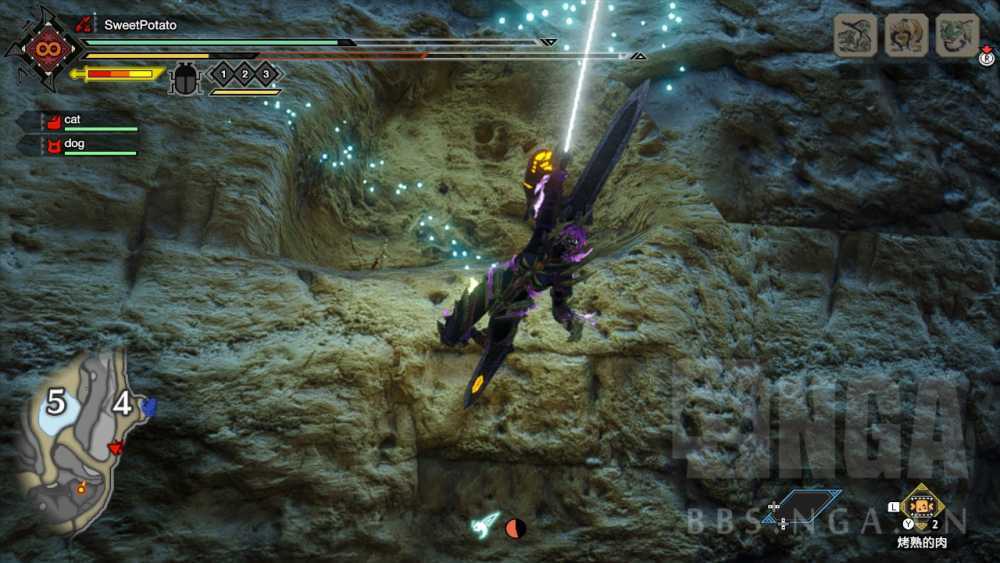The image size is (1000, 563).
Task: Select the first monster target icon
Action: coord(855,35)
